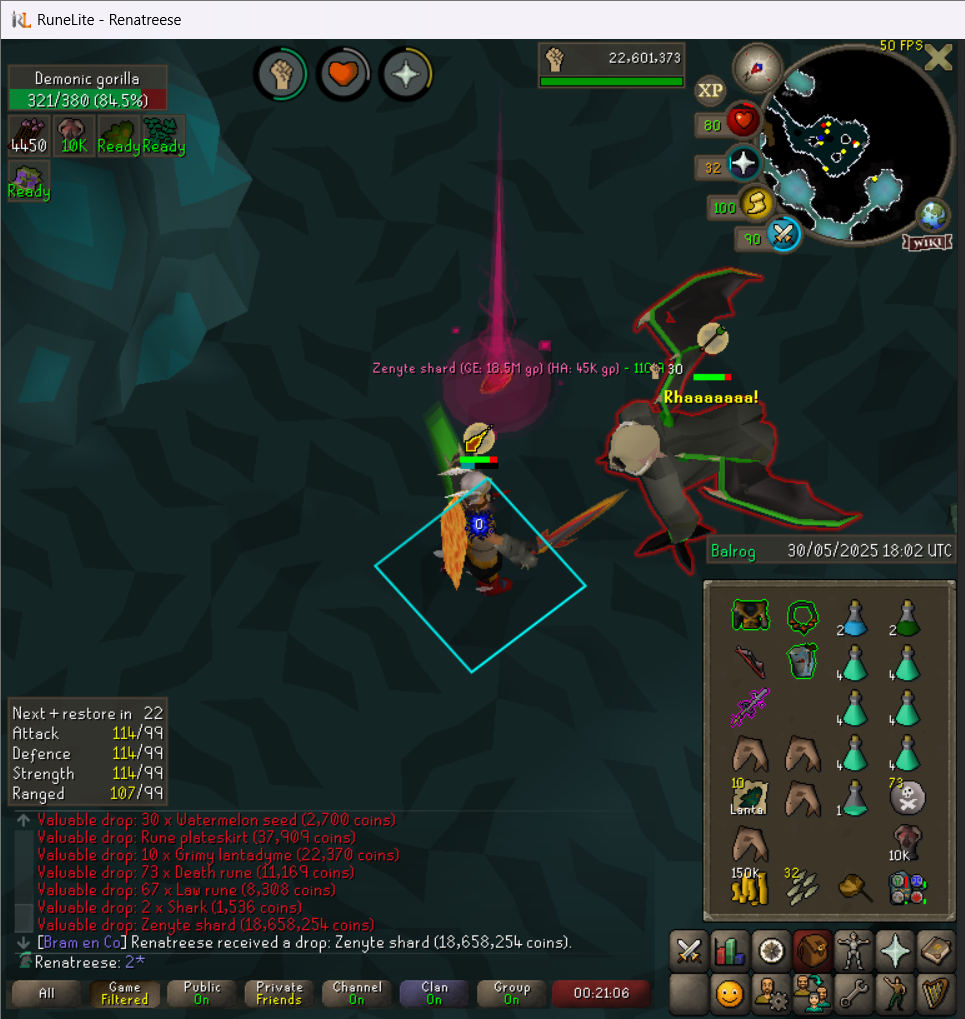Open the Combat Options tab
965x1019 pixels.
pyautogui.click(x=688, y=950)
